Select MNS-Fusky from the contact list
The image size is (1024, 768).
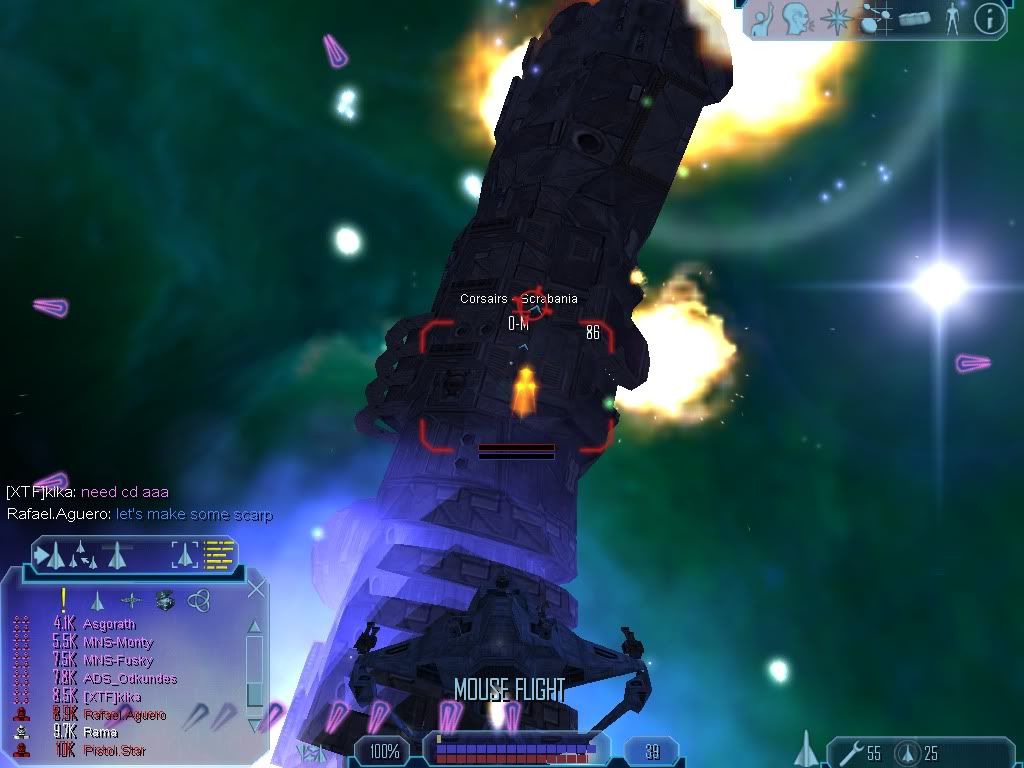(x=118, y=660)
